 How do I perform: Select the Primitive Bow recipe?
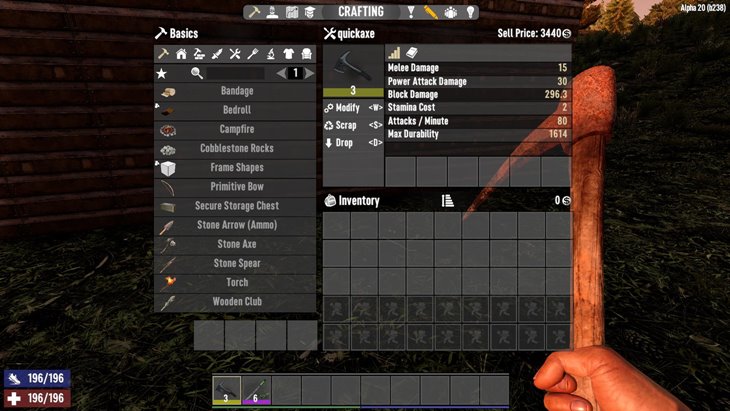point(236,187)
